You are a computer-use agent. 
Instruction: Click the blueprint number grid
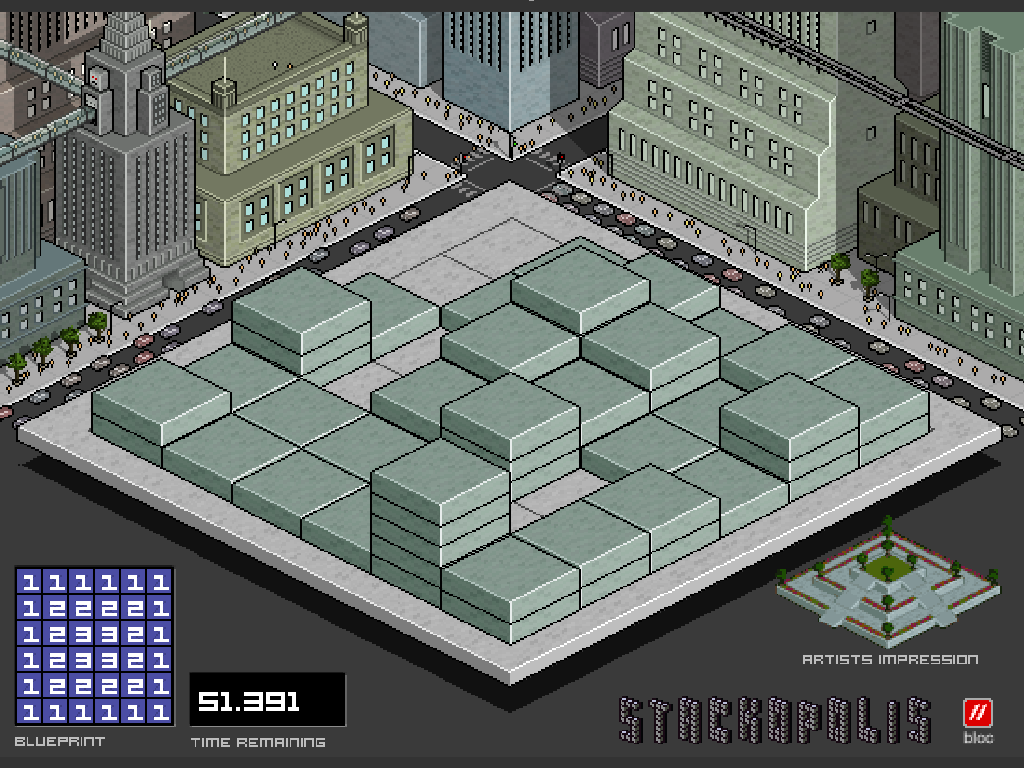tap(94, 646)
